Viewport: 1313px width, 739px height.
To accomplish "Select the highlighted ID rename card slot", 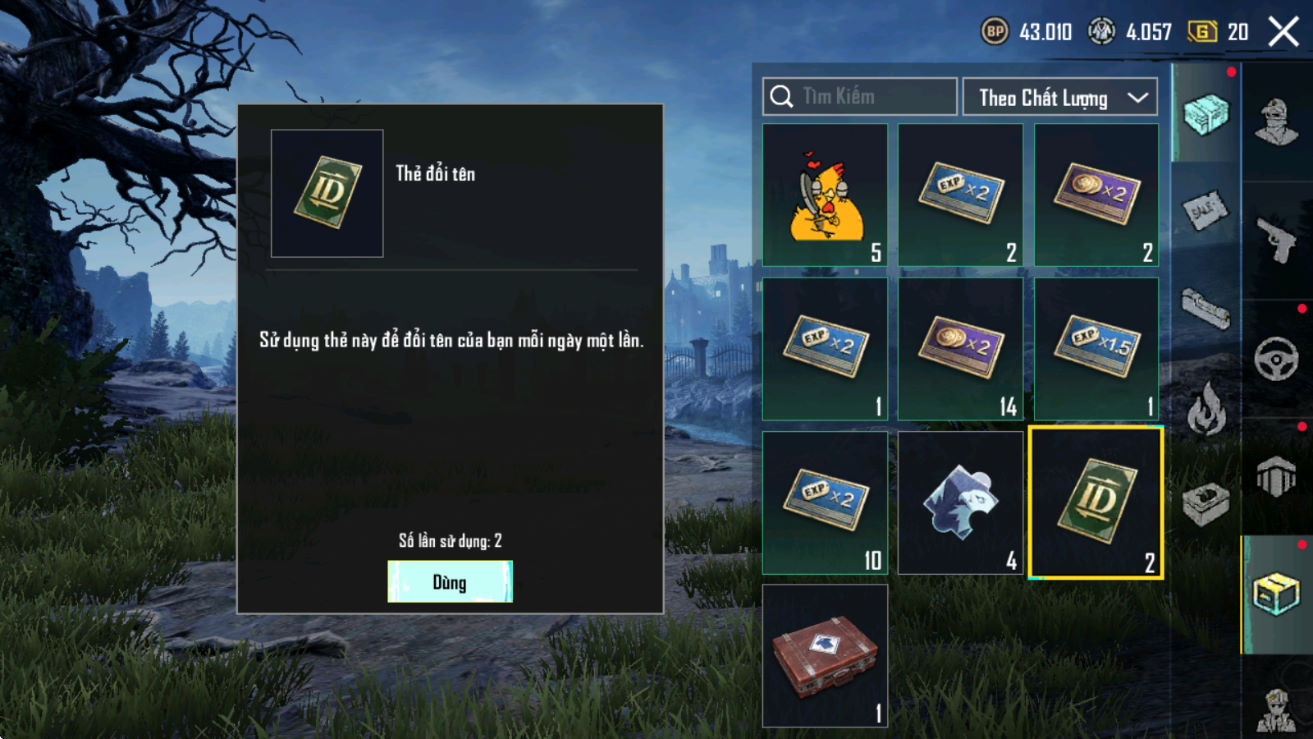I will [x=1096, y=503].
